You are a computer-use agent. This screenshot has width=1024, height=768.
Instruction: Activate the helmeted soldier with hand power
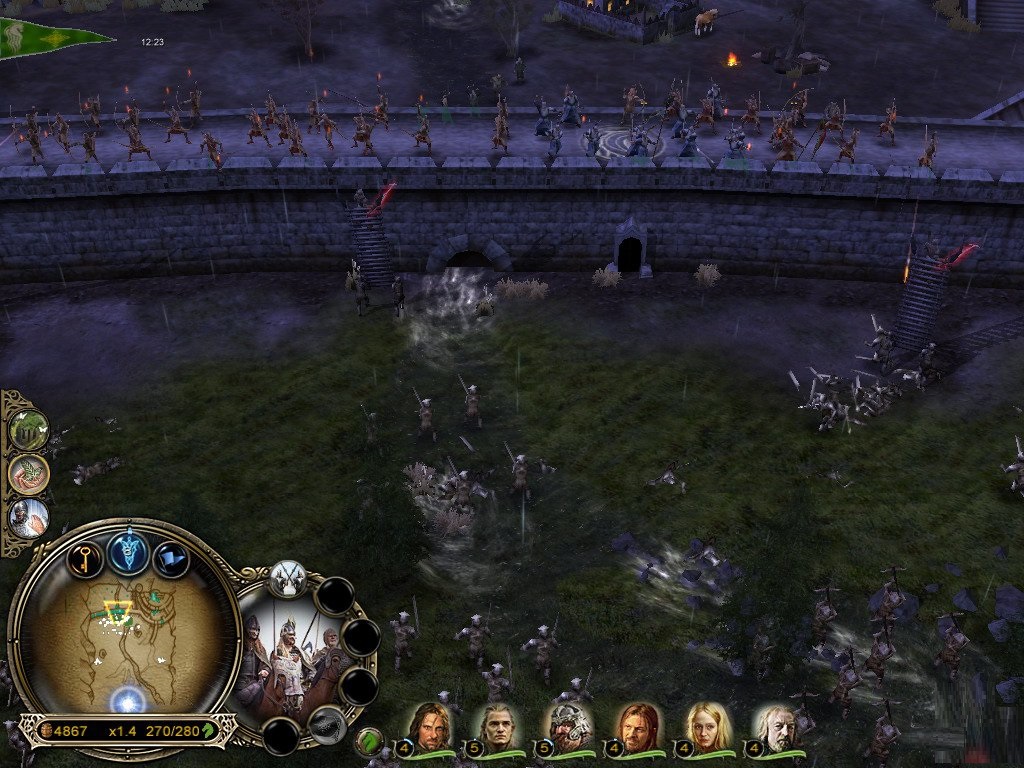(x=30, y=517)
